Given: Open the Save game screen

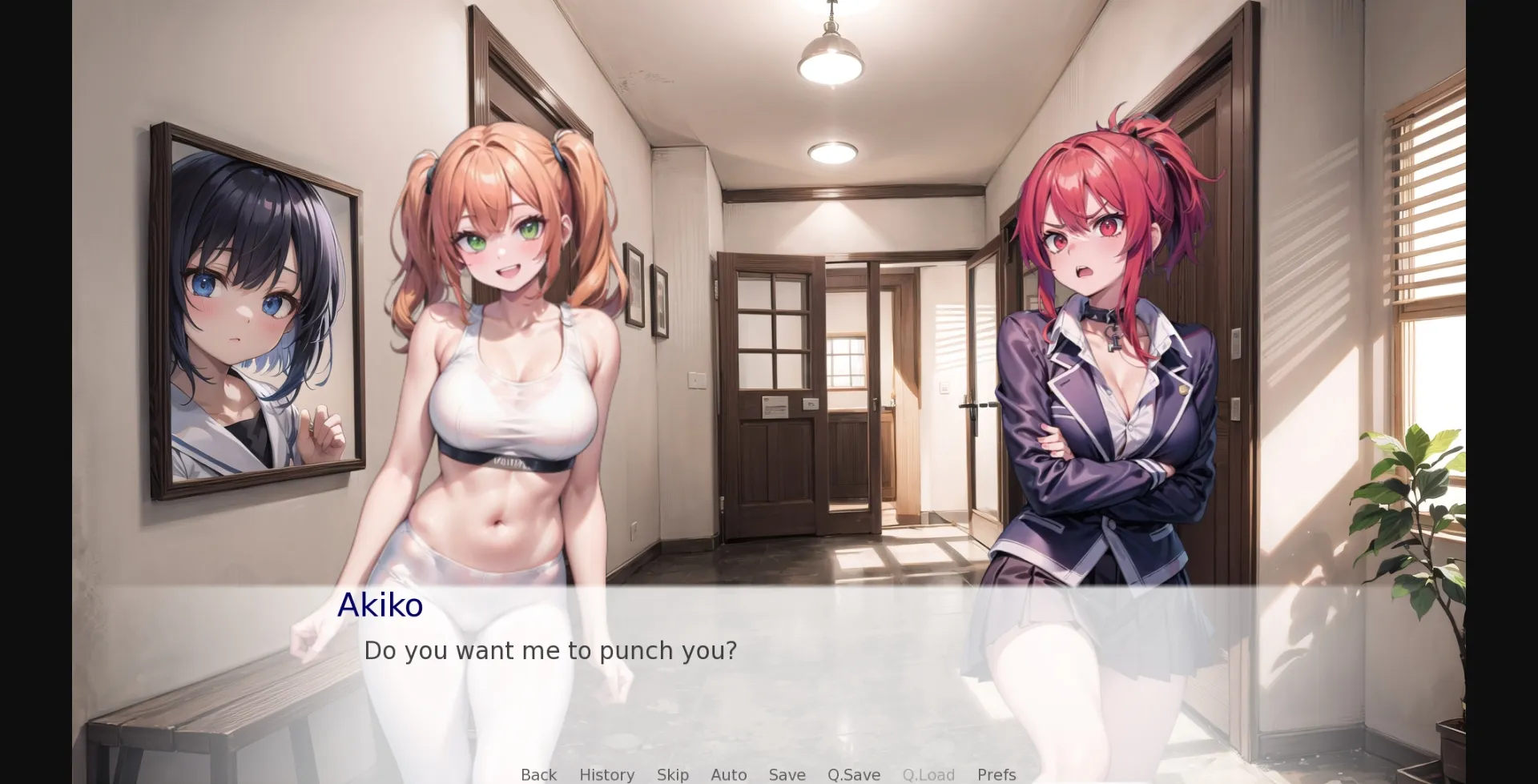Looking at the screenshot, I should [x=787, y=774].
